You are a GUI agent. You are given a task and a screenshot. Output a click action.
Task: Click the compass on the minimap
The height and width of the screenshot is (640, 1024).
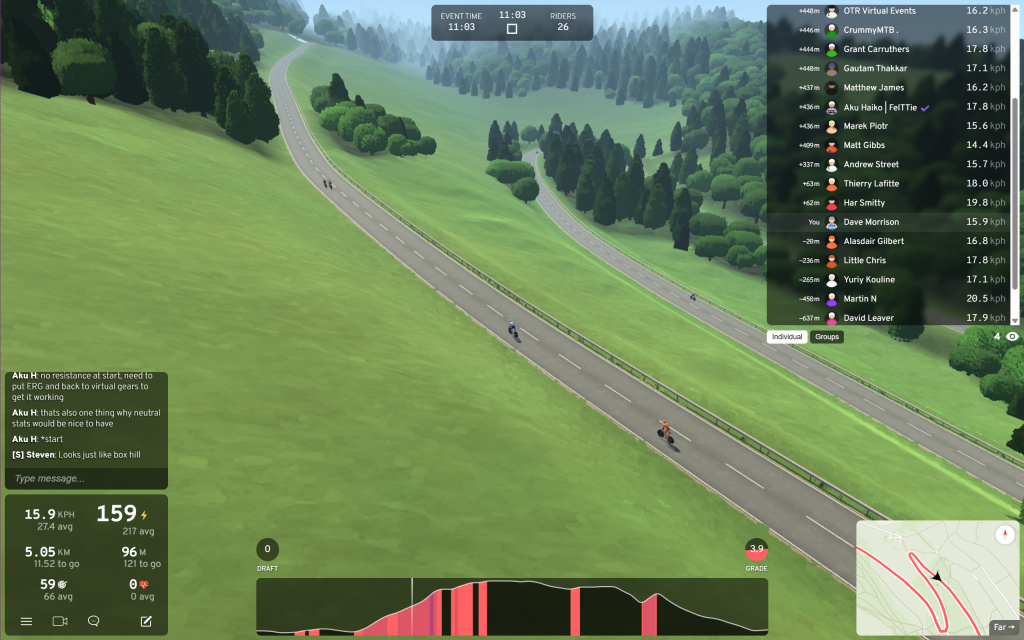(1004, 535)
